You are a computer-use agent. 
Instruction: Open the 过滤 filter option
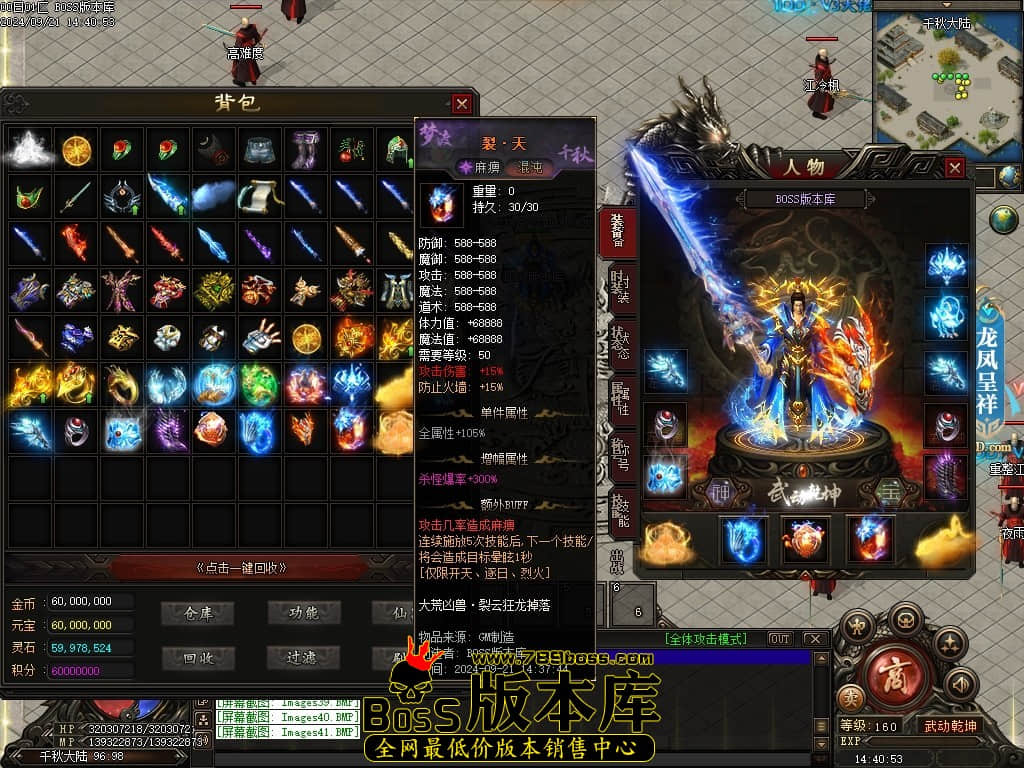pyautogui.click(x=302, y=658)
